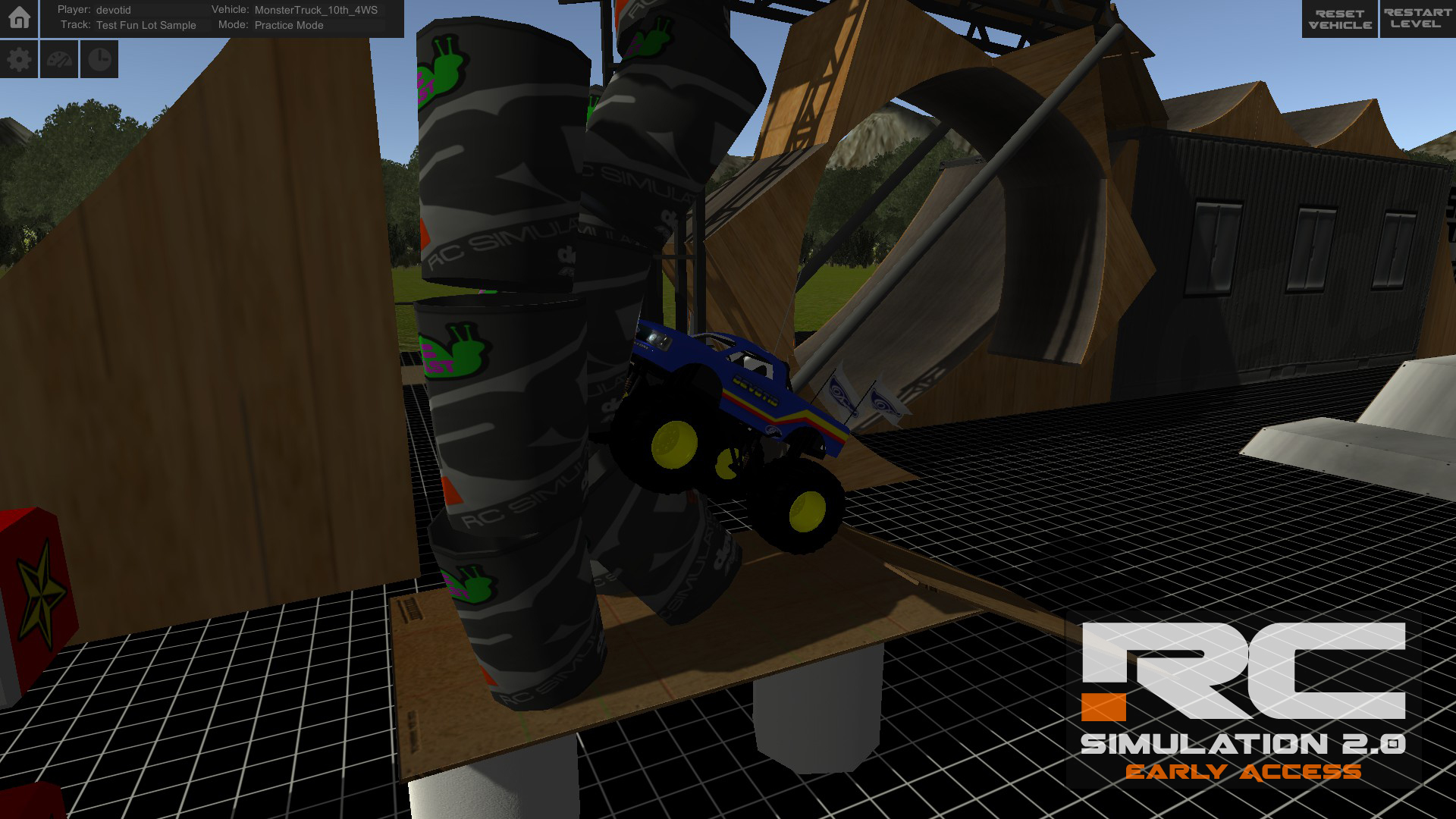Open the settings gear menu

click(x=19, y=58)
